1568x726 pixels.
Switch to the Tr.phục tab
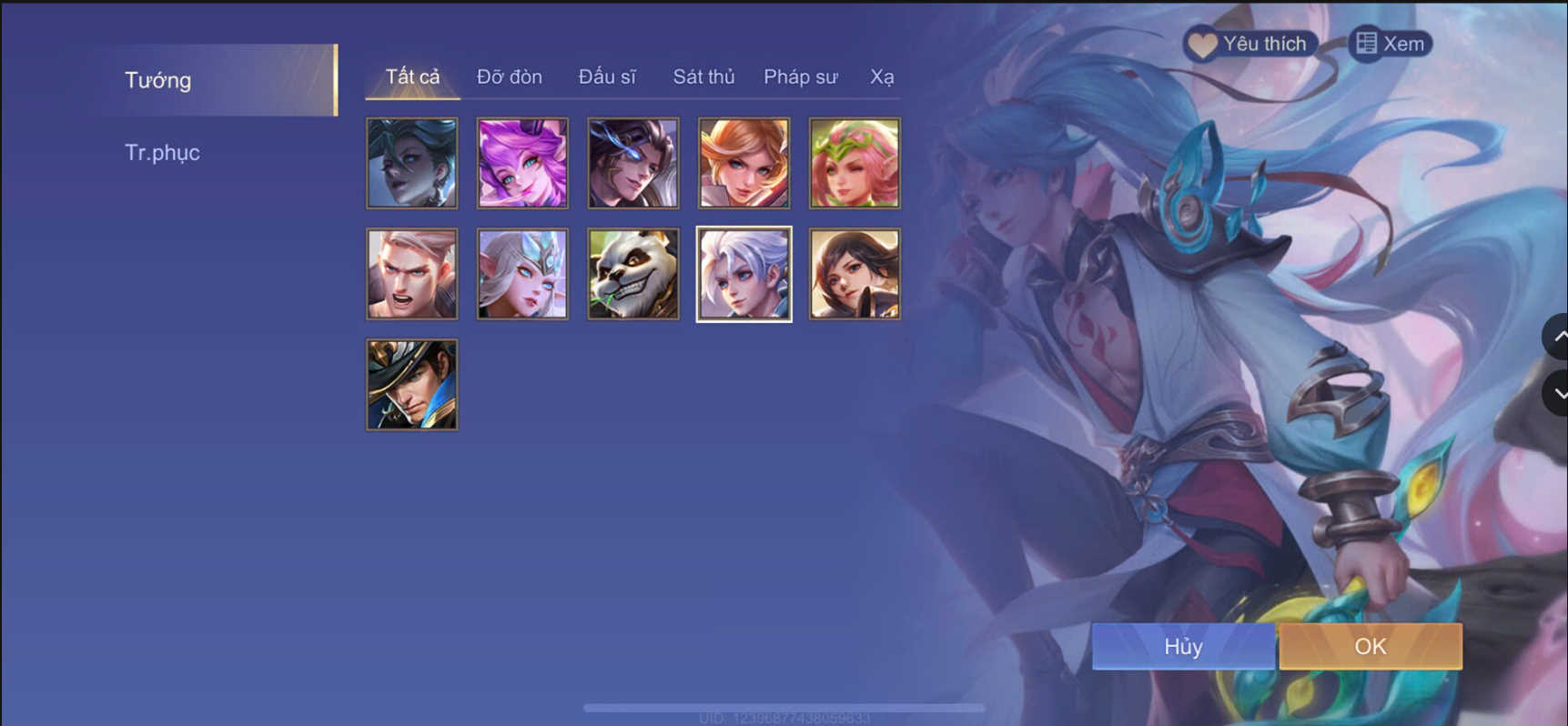163,152
